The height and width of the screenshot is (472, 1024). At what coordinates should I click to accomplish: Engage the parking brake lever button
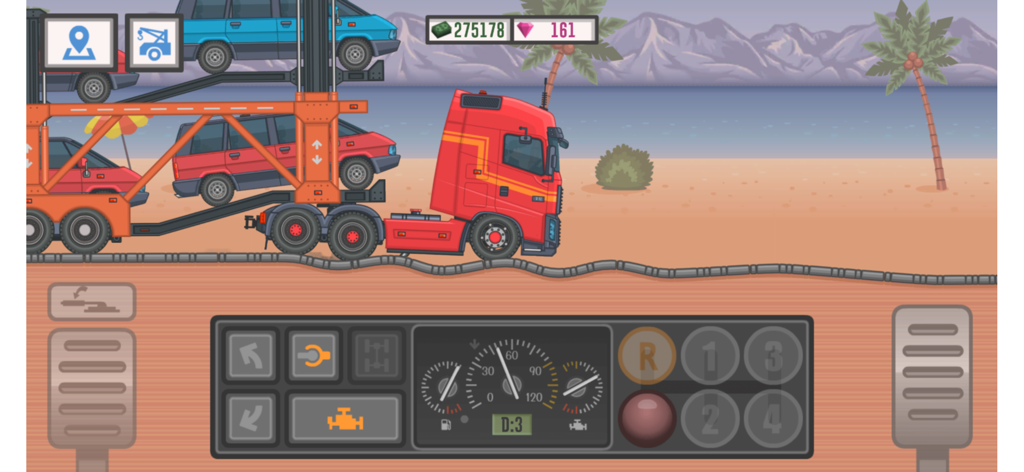tap(91, 301)
